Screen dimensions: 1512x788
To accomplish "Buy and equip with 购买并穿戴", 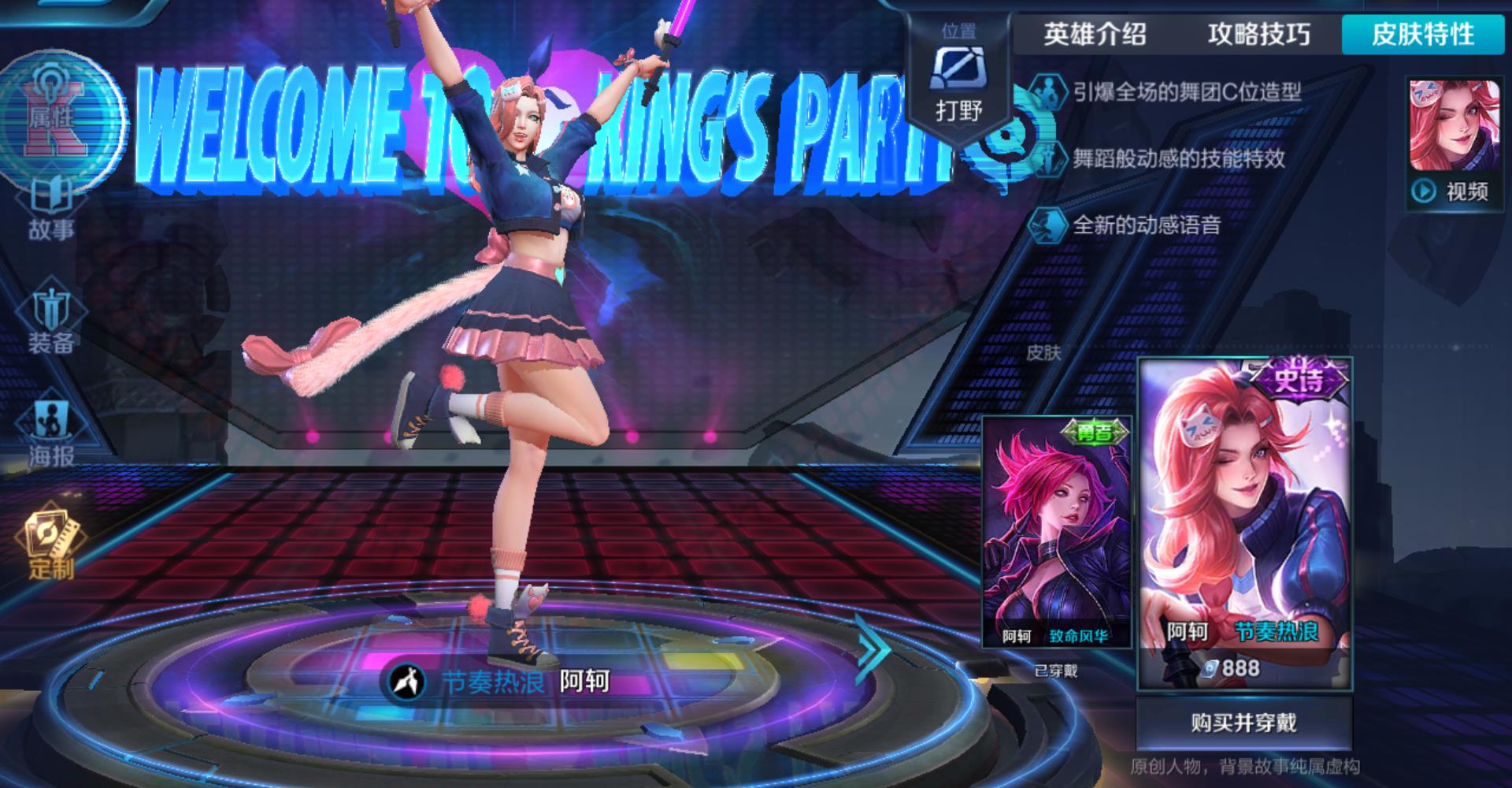I will click(1243, 723).
